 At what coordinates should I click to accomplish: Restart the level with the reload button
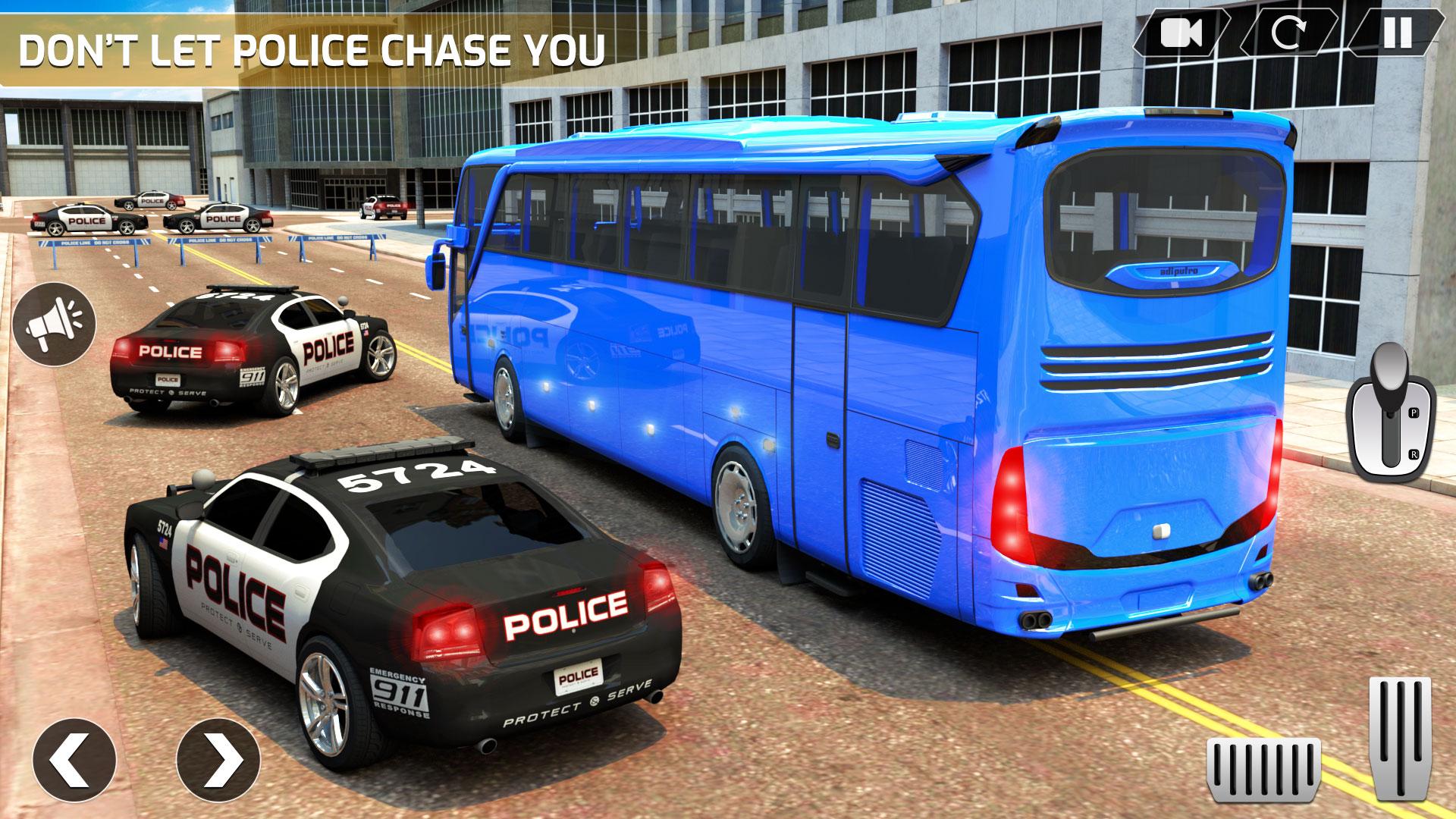click(1288, 33)
